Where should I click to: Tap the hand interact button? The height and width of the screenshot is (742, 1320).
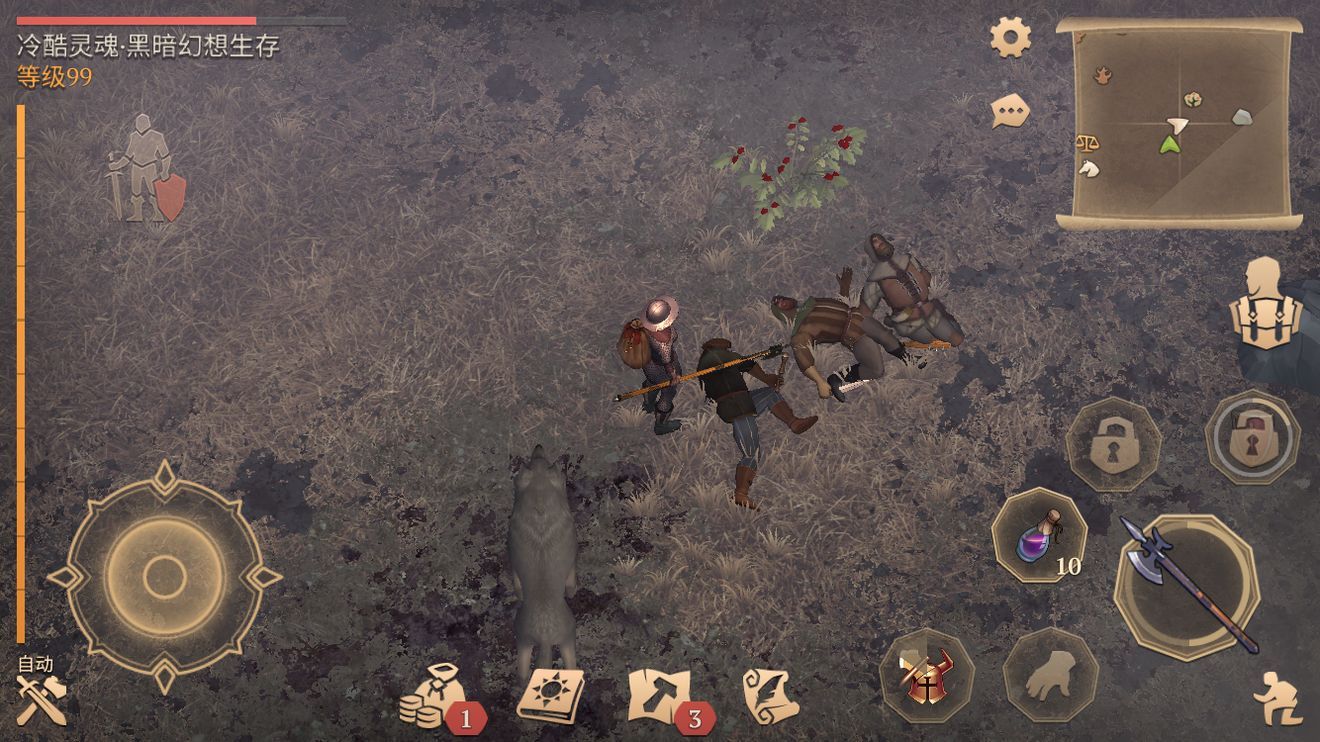pyautogui.click(x=1050, y=675)
